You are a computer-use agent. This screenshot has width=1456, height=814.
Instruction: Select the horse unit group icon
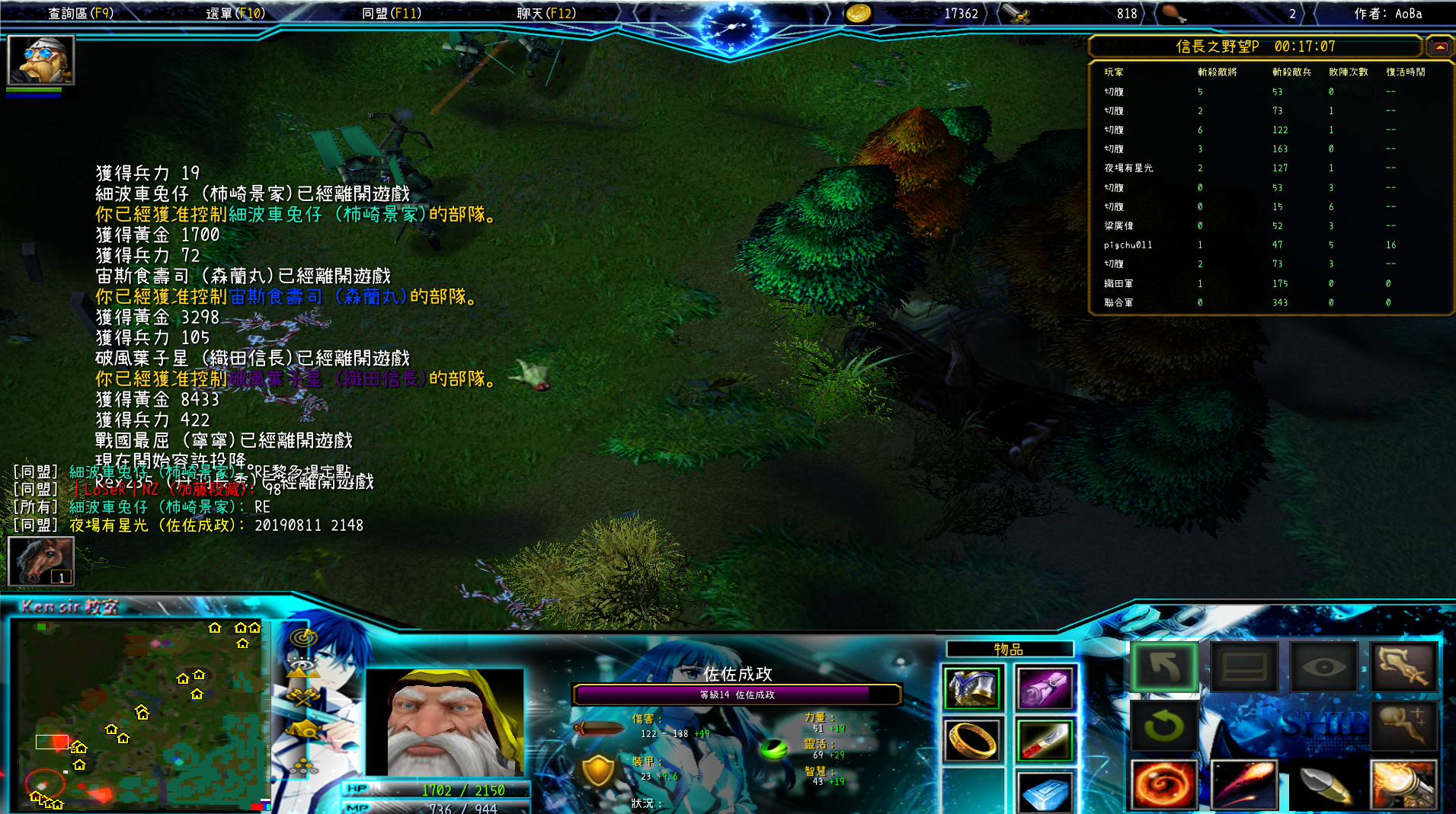[40, 560]
